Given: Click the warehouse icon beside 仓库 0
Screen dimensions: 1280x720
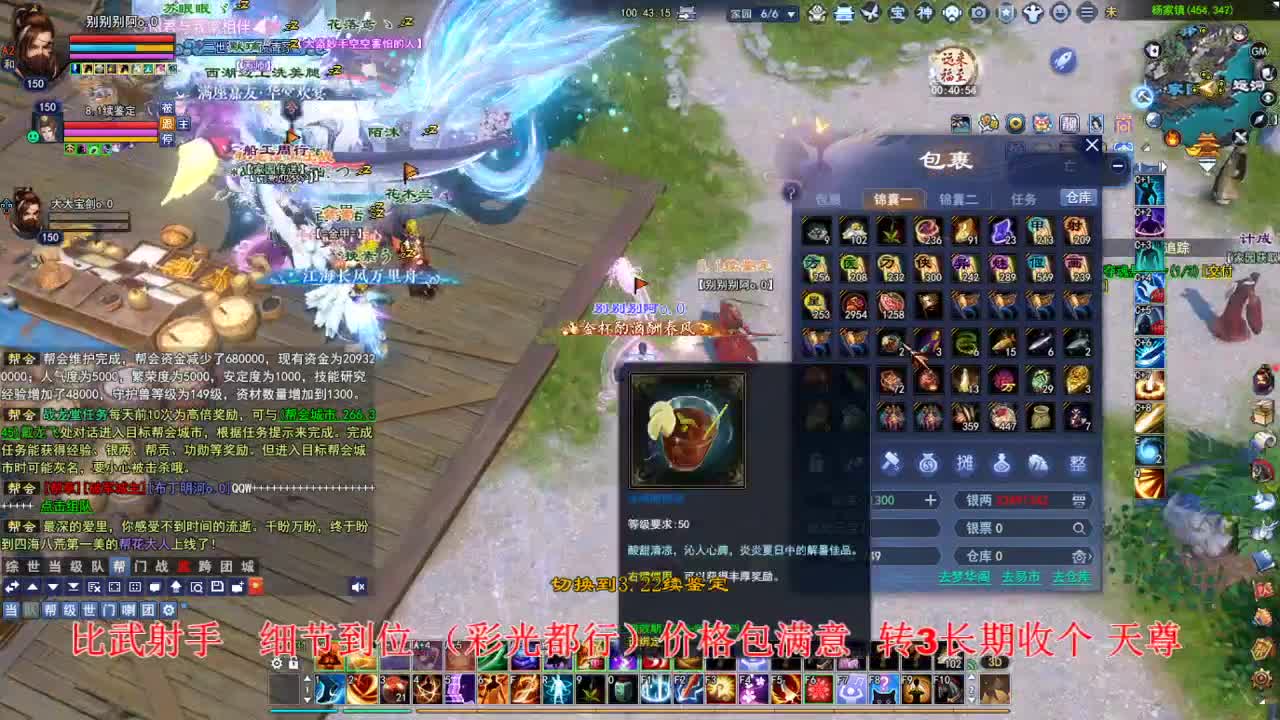Looking at the screenshot, I should click(1078, 555).
